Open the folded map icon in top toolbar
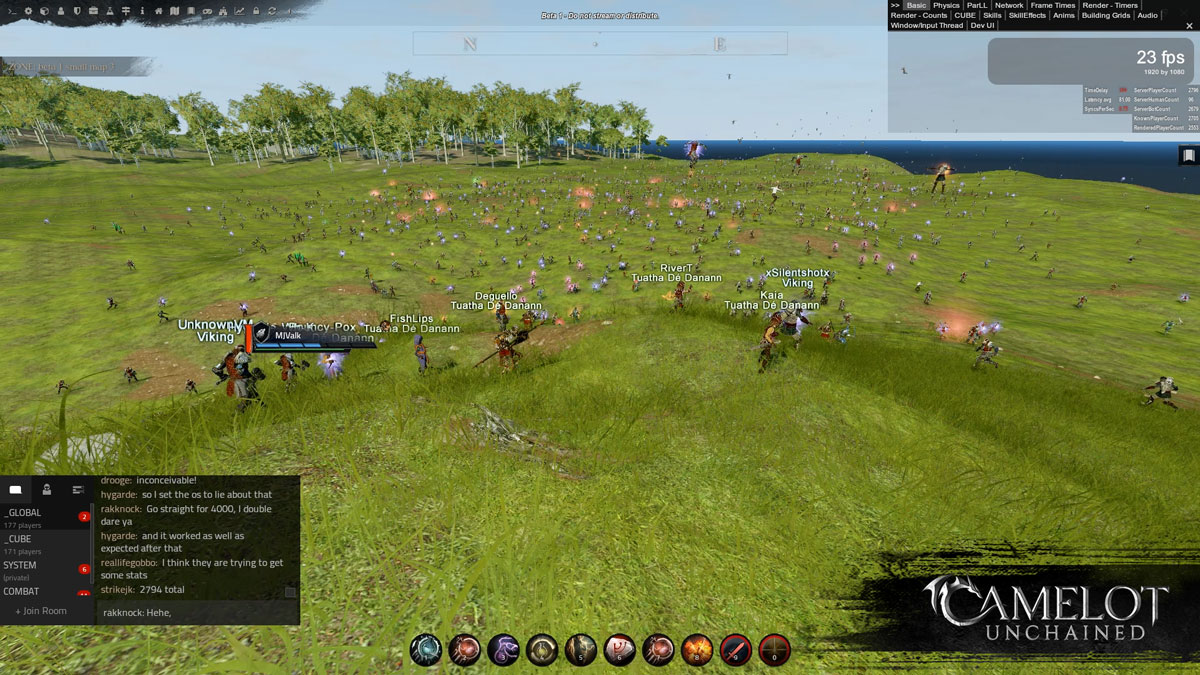 pyautogui.click(x=175, y=11)
